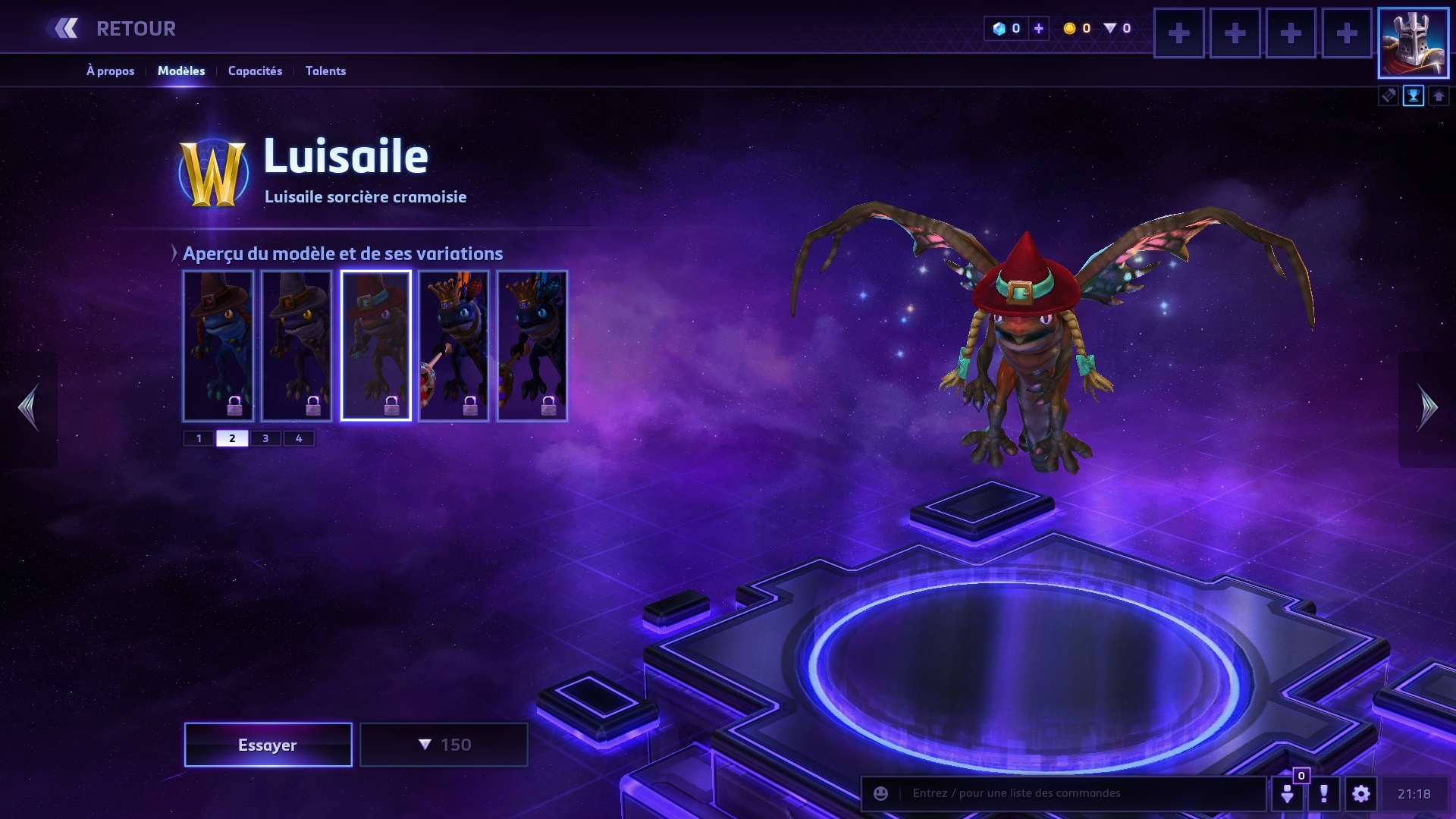The height and width of the screenshot is (819, 1456).
Task: Click the Essayer button
Action: (x=268, y=745)
